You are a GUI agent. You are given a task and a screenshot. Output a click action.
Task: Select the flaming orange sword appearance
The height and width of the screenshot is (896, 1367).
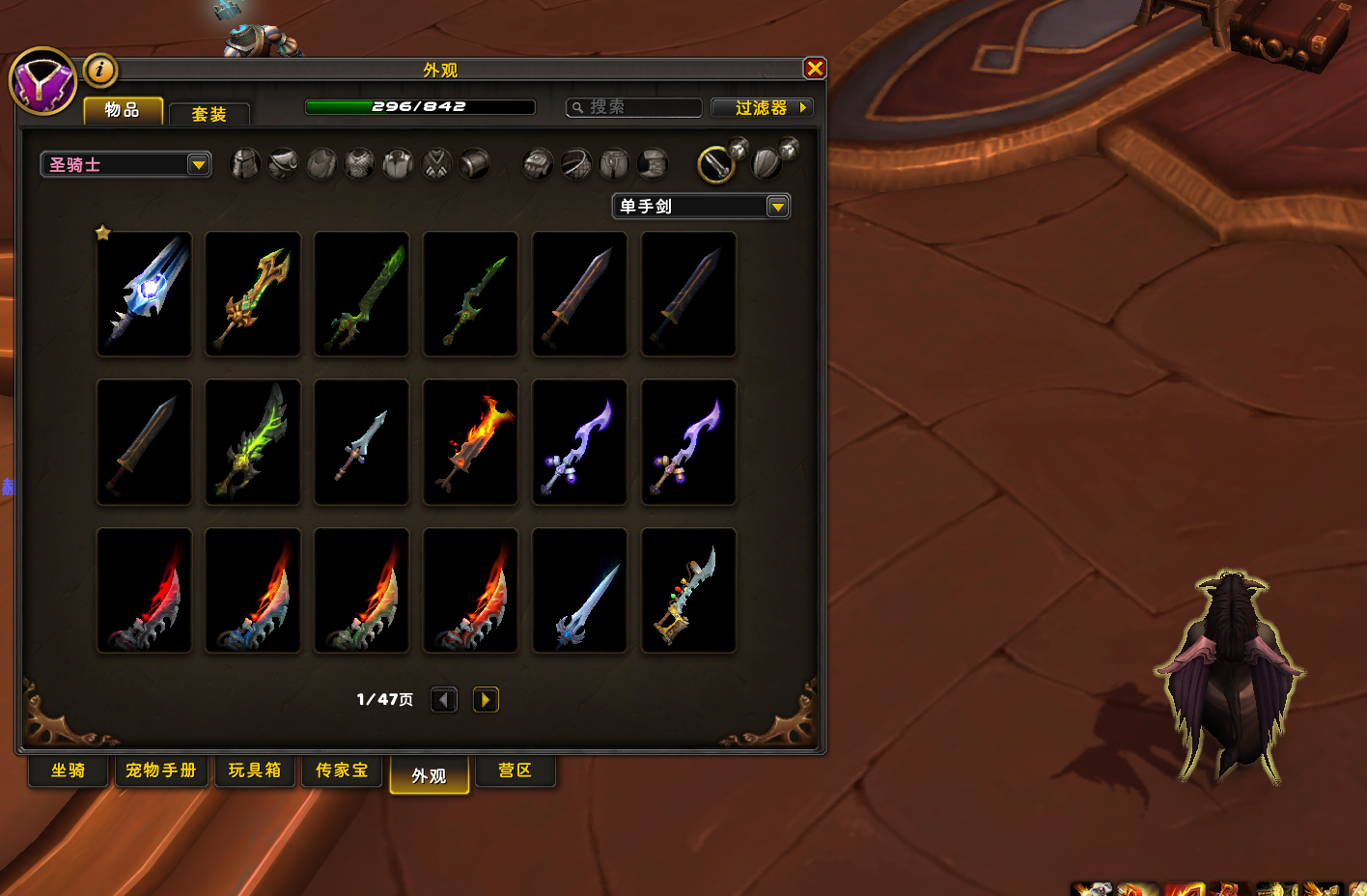point(471,442)
